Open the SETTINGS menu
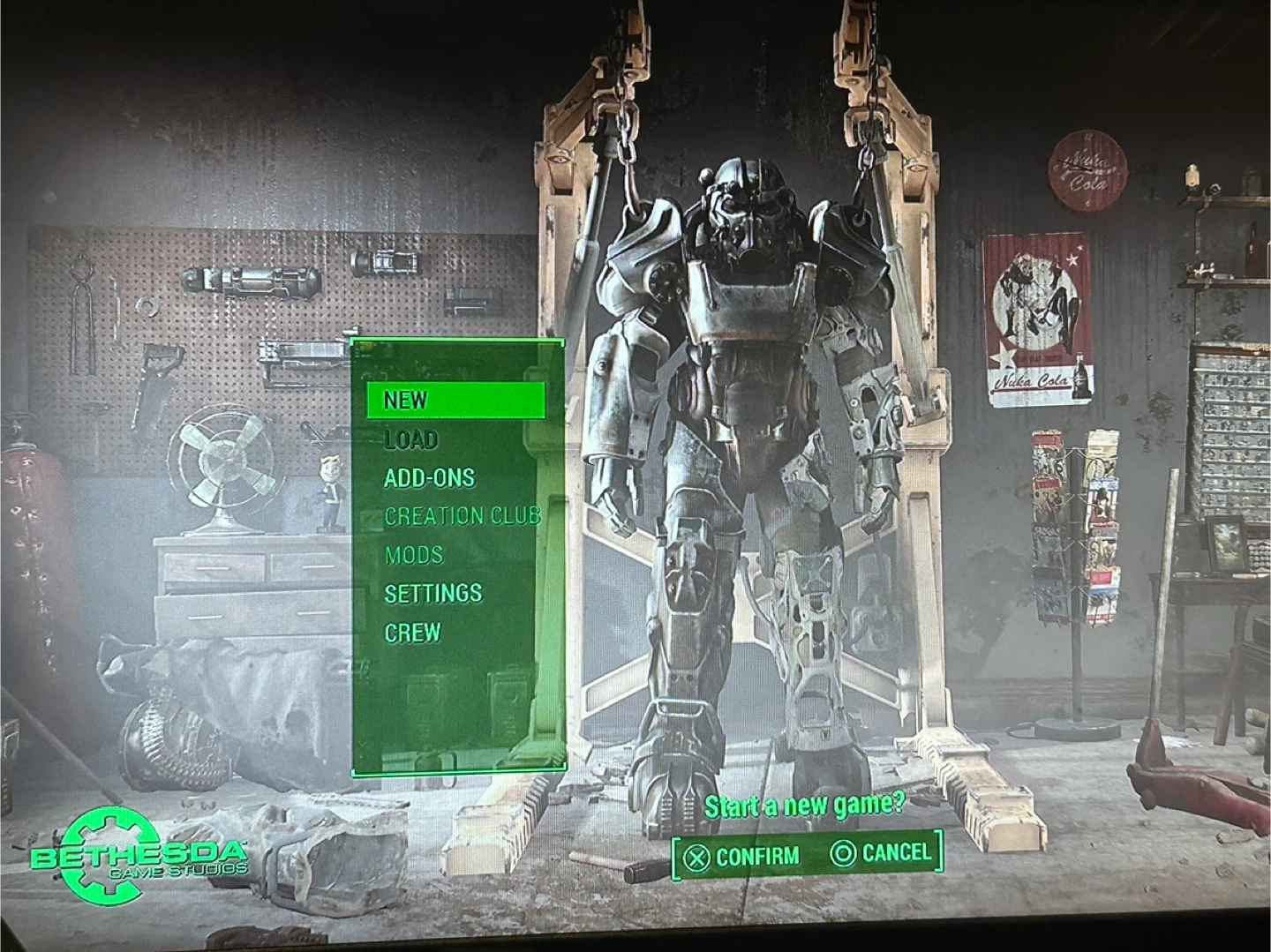1271x952 pixels. coord(433,593)
